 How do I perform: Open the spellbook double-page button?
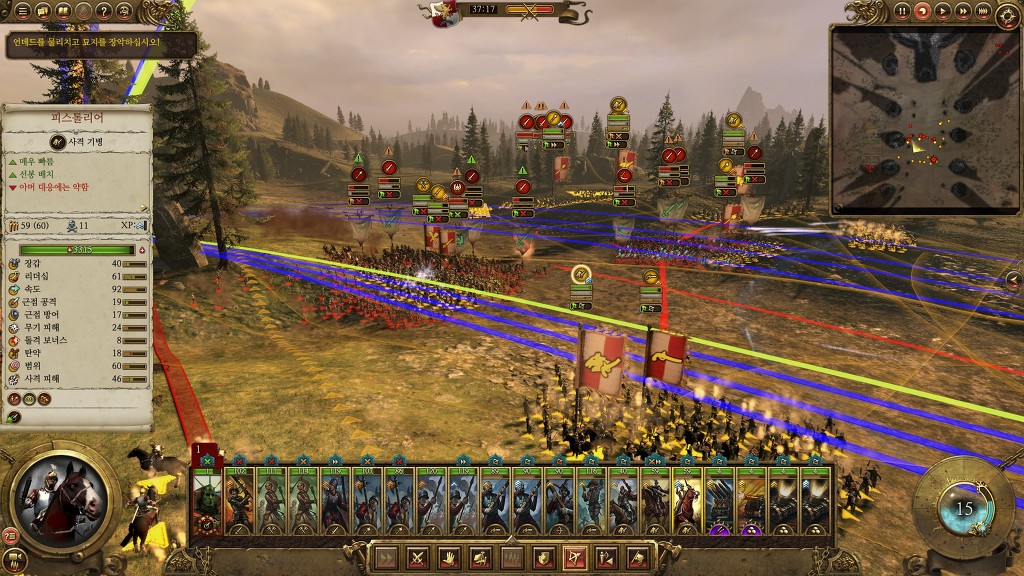pyautogui.click(x=63, y=11)
